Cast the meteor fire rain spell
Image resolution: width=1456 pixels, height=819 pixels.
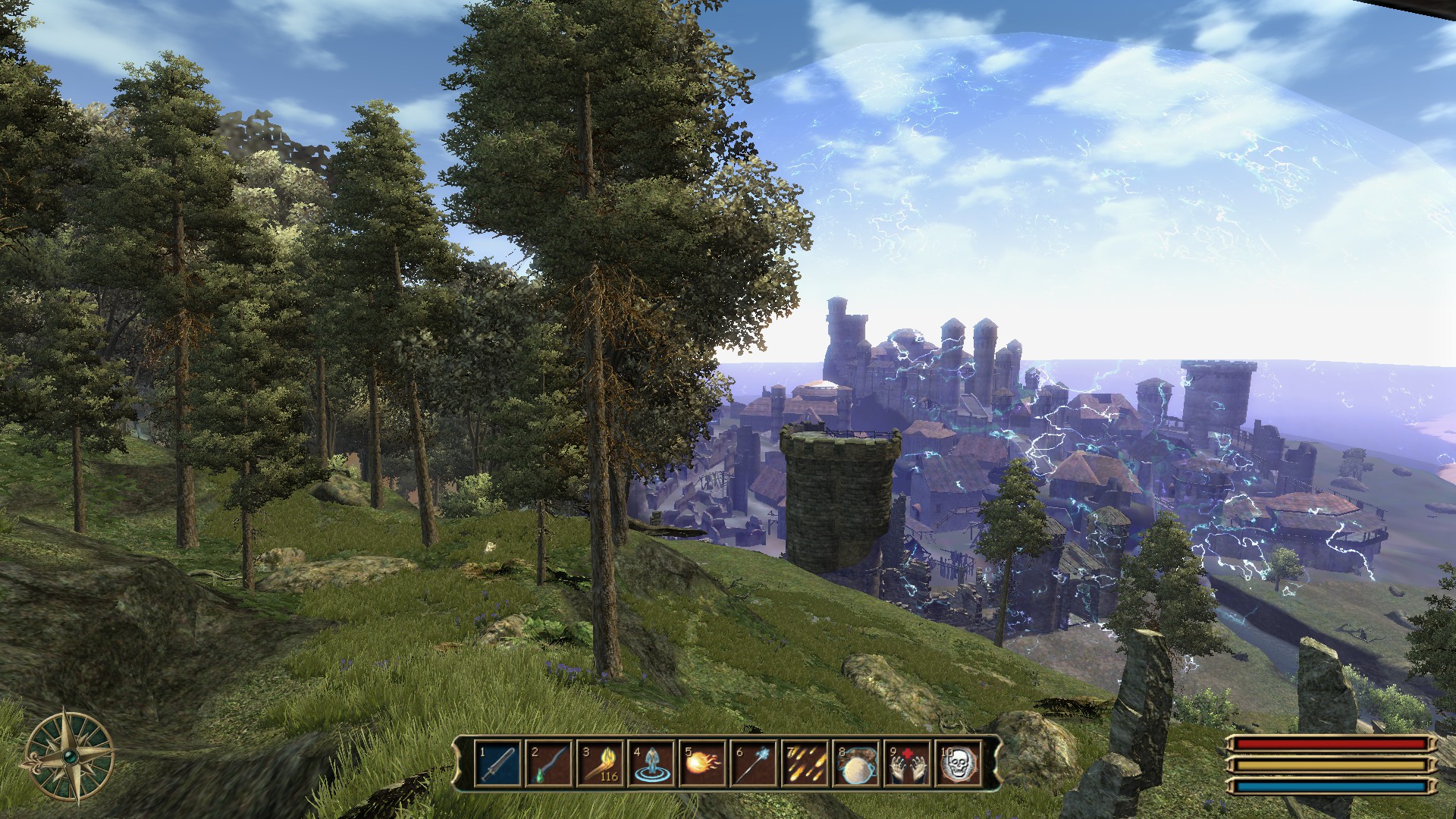[805, 763]
